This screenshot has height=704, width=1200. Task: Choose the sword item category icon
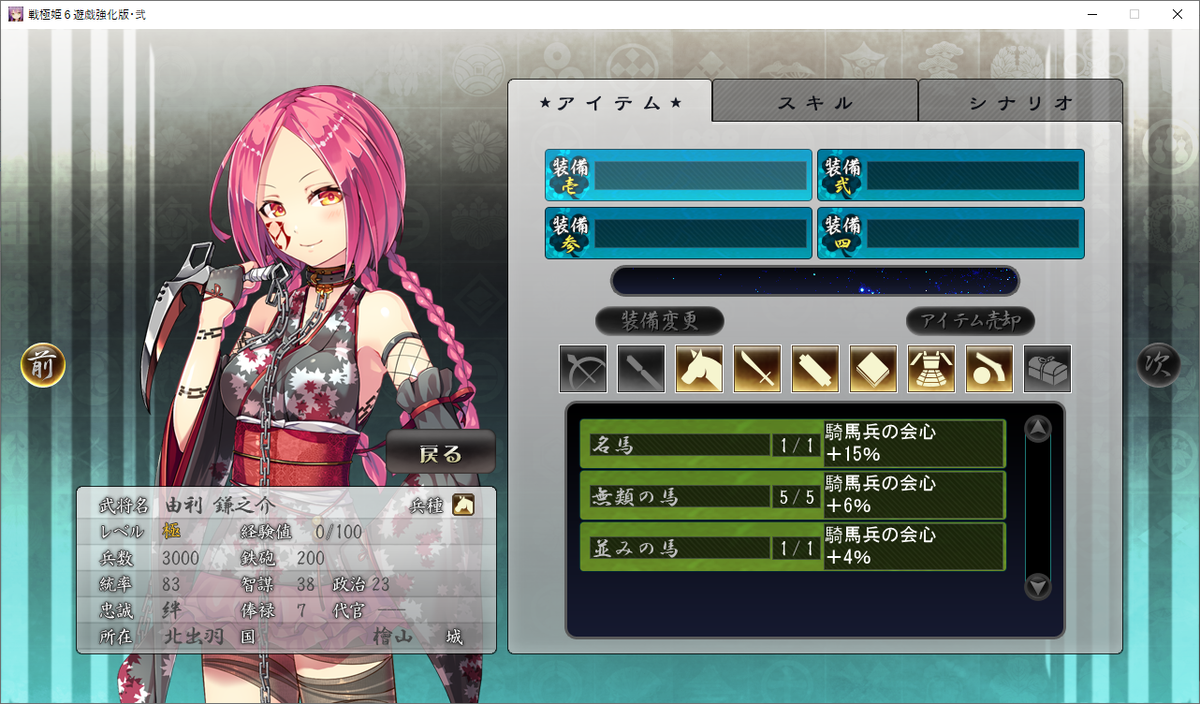coord(757,369)
